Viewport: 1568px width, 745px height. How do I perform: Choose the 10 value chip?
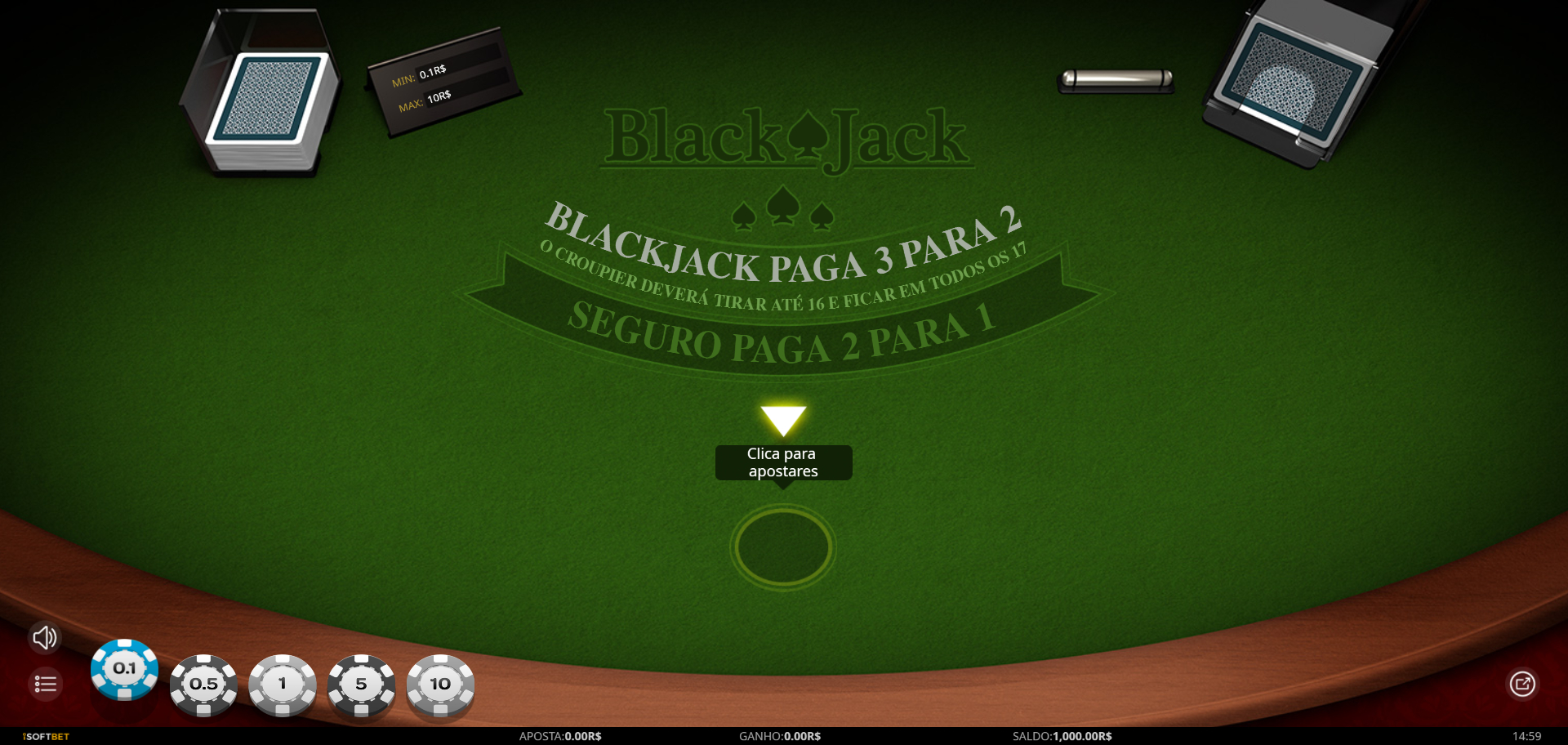440,685
